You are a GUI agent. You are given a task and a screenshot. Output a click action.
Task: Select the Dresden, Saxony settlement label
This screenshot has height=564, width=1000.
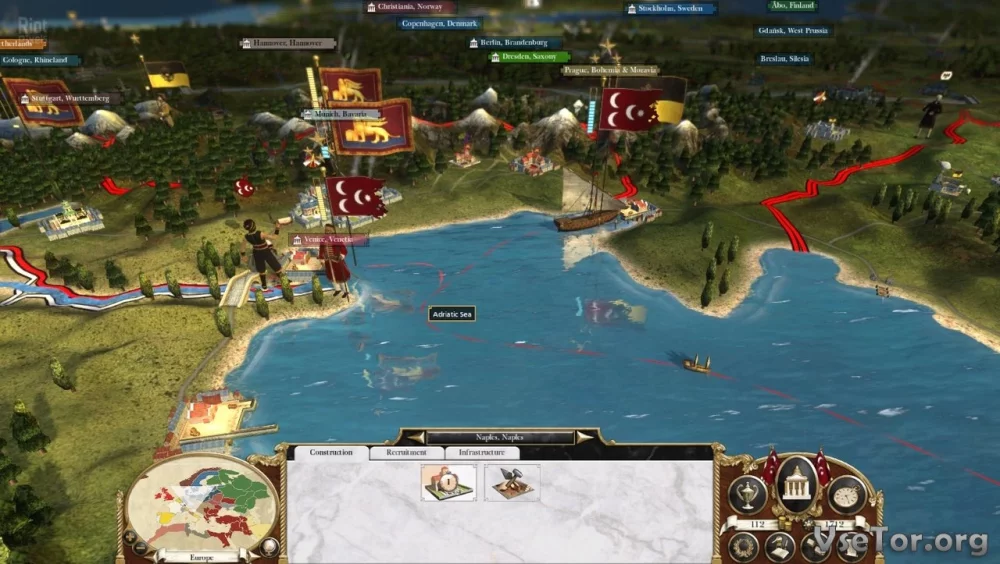(x=530, y=57)
